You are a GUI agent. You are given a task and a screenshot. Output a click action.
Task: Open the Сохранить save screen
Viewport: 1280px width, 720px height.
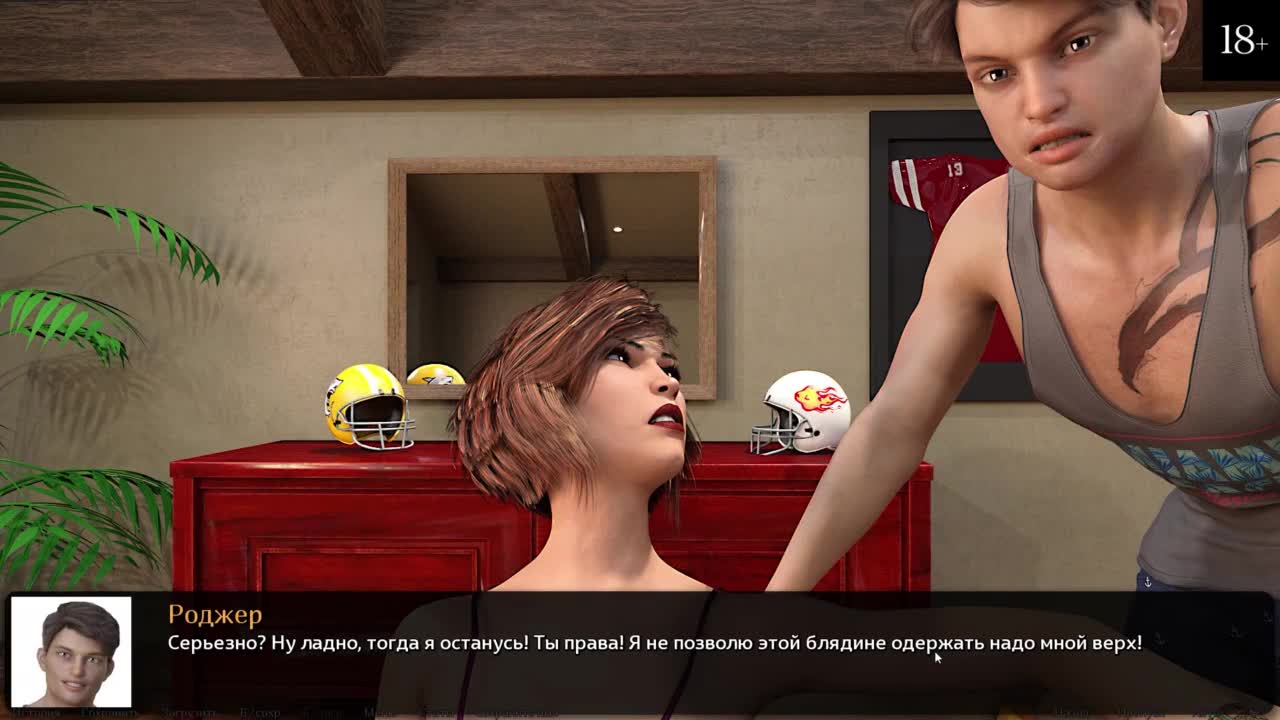pos(109,713)
